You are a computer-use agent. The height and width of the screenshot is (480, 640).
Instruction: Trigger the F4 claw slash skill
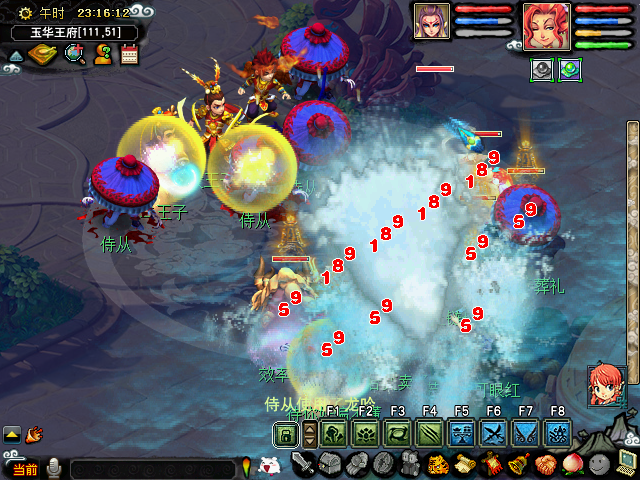430,434
